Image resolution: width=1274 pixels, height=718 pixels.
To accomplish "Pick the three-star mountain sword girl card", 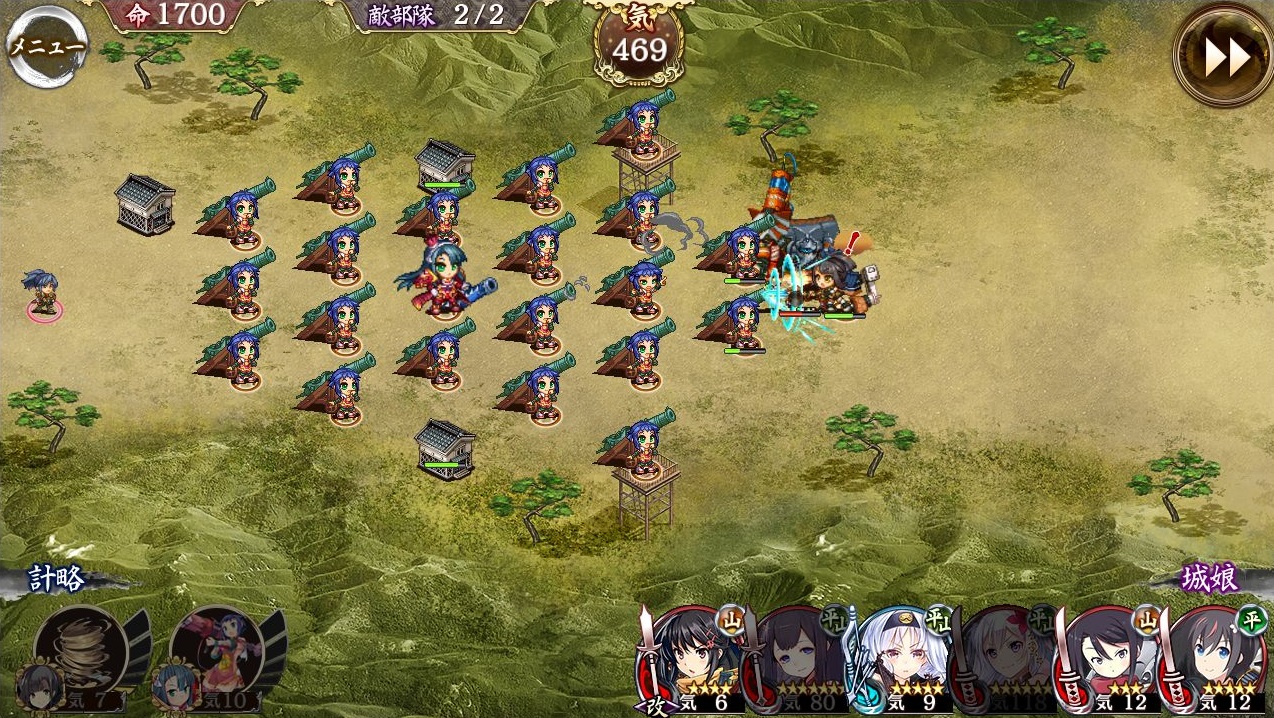I will coord(1108,660).
